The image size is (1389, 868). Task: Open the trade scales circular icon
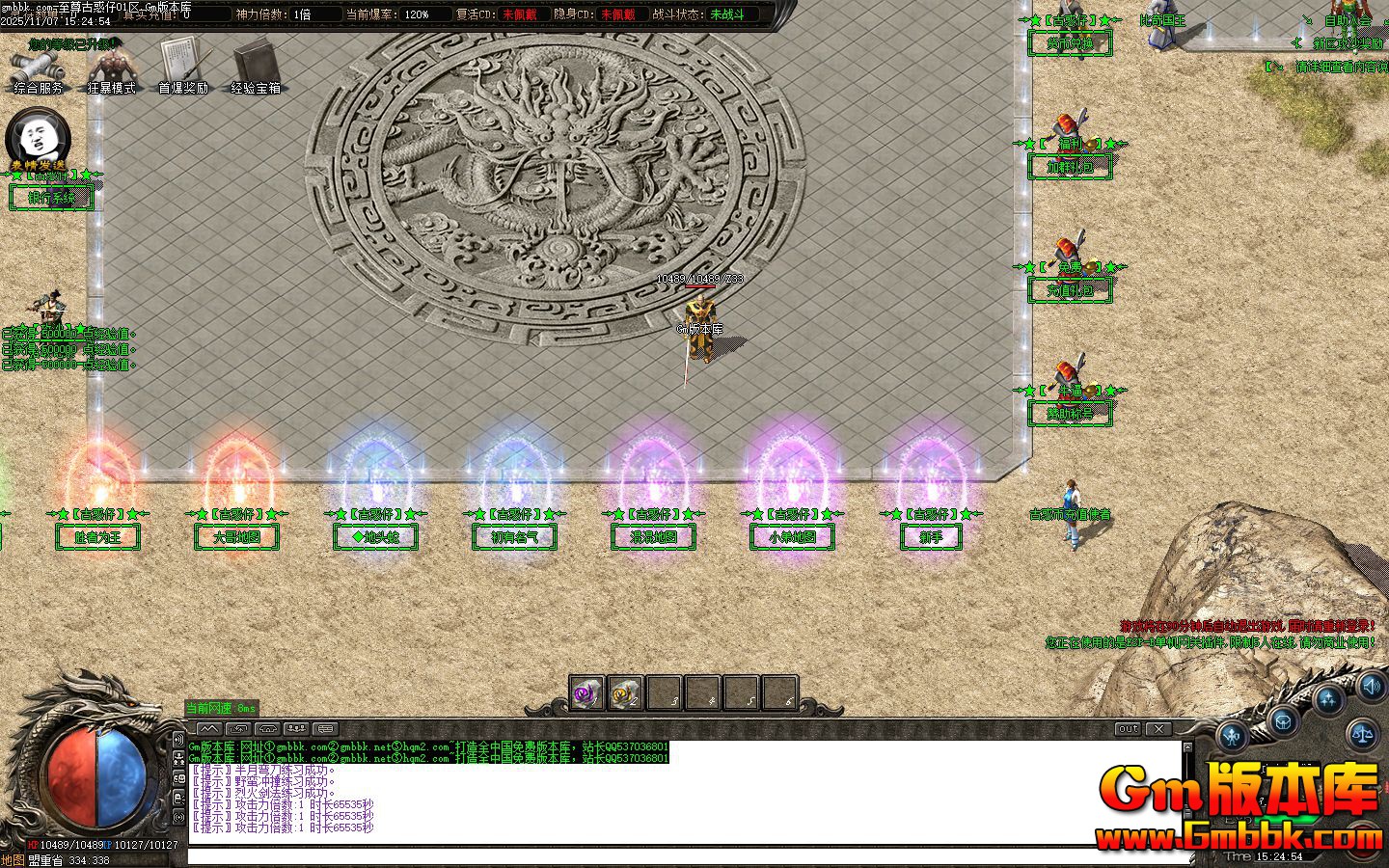click(x=1363, y=735)
